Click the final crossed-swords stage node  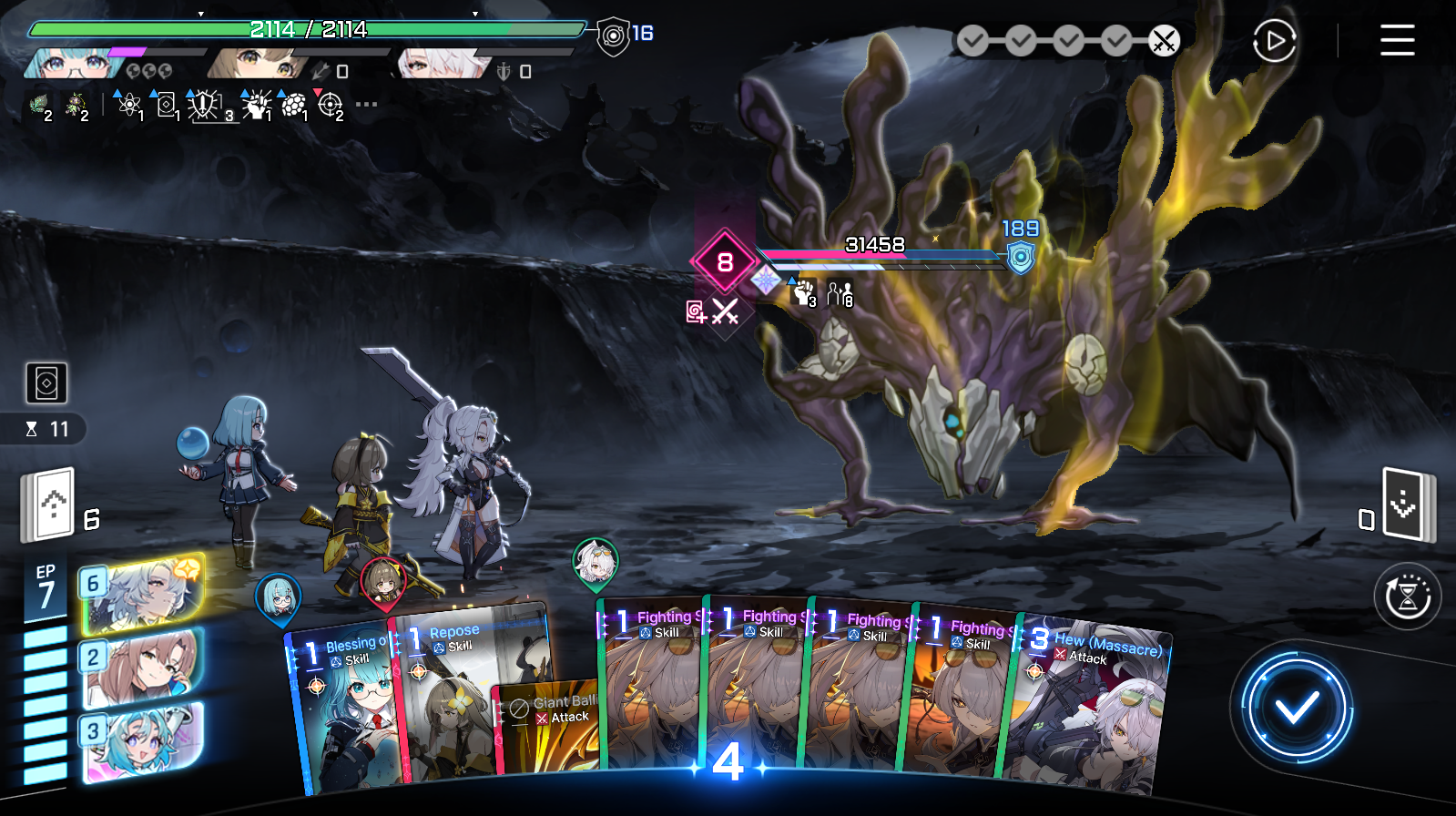[x=1164, y=41]
